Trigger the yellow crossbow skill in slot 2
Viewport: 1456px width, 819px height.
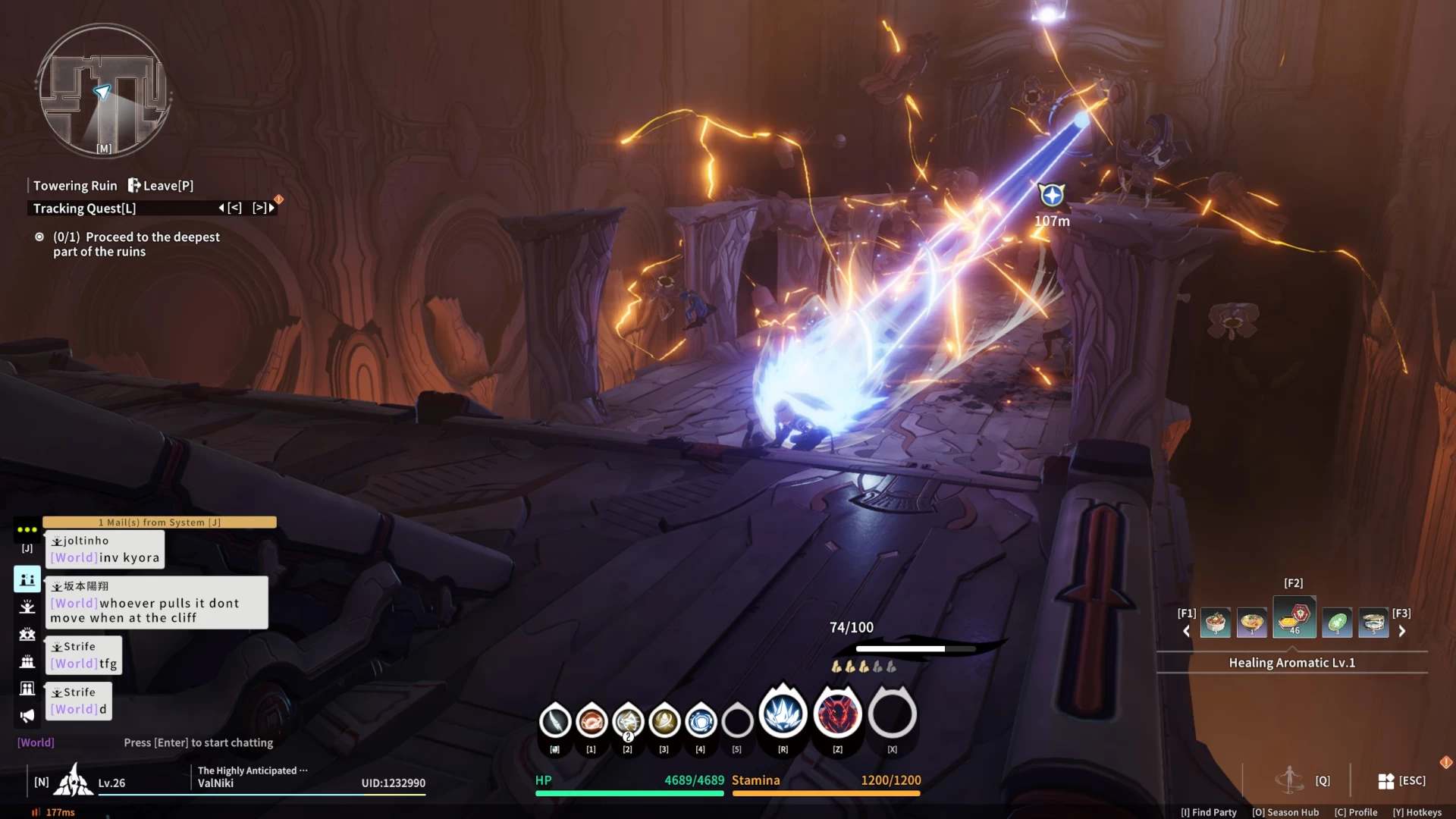628,720
